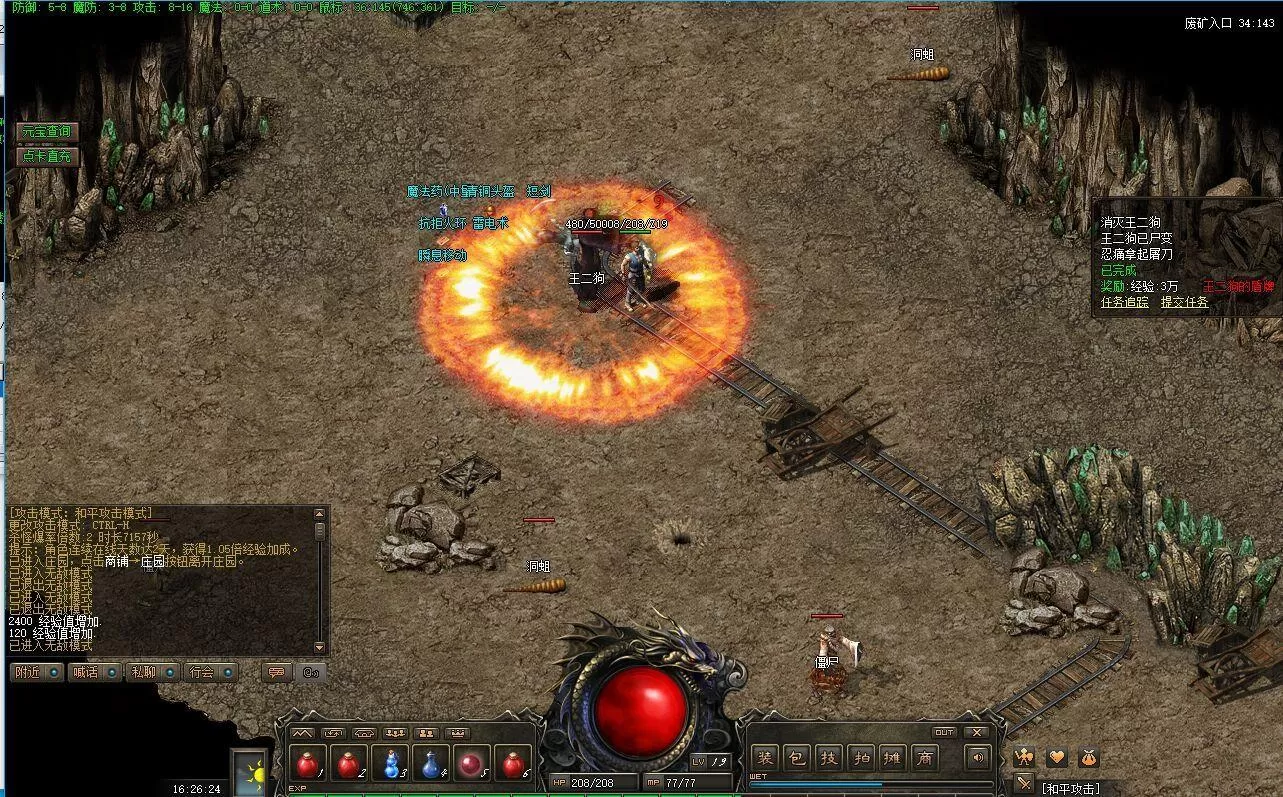Viewport: 1283px width, 797px height.
Task: Select the 喊话 shout chat channel
Action: (x=94, y=672)
